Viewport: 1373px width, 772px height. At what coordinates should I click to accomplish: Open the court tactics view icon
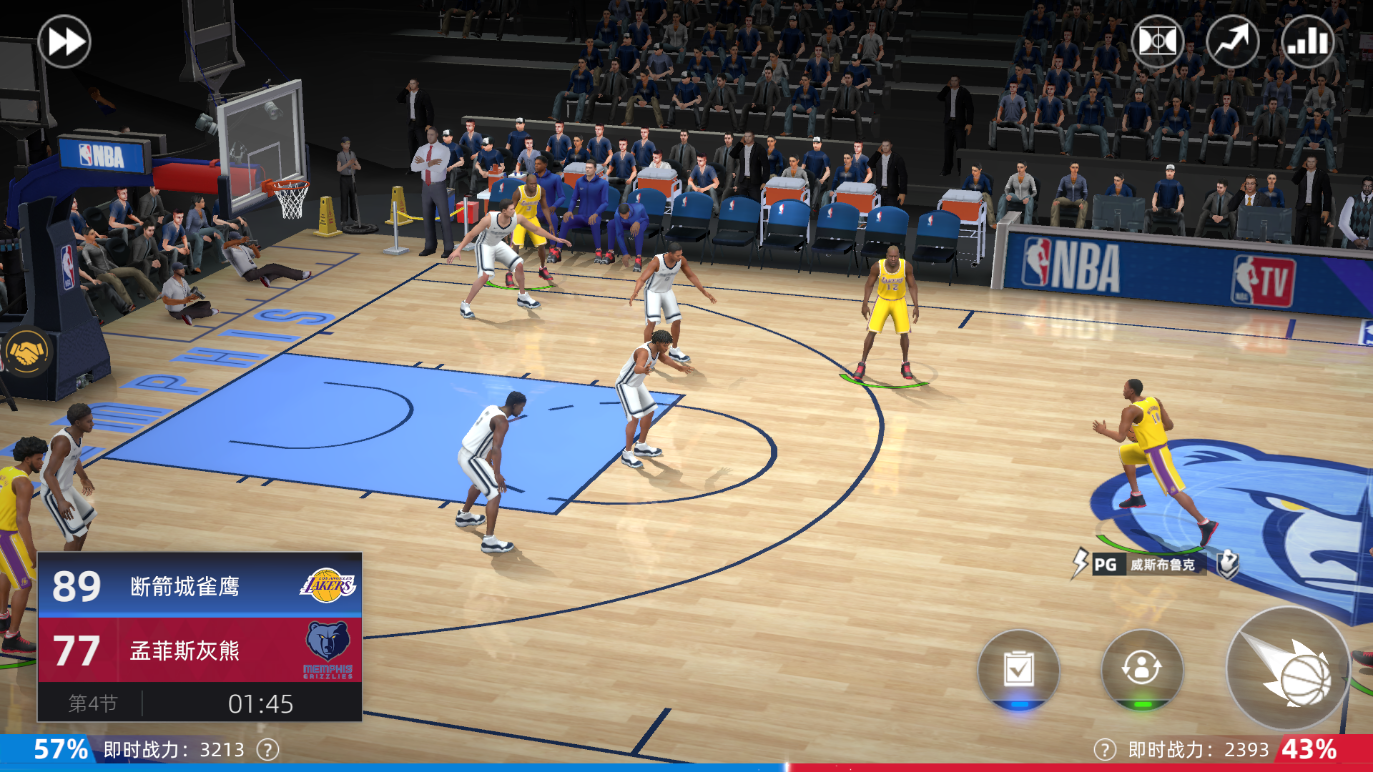[x=1157, y=42]
